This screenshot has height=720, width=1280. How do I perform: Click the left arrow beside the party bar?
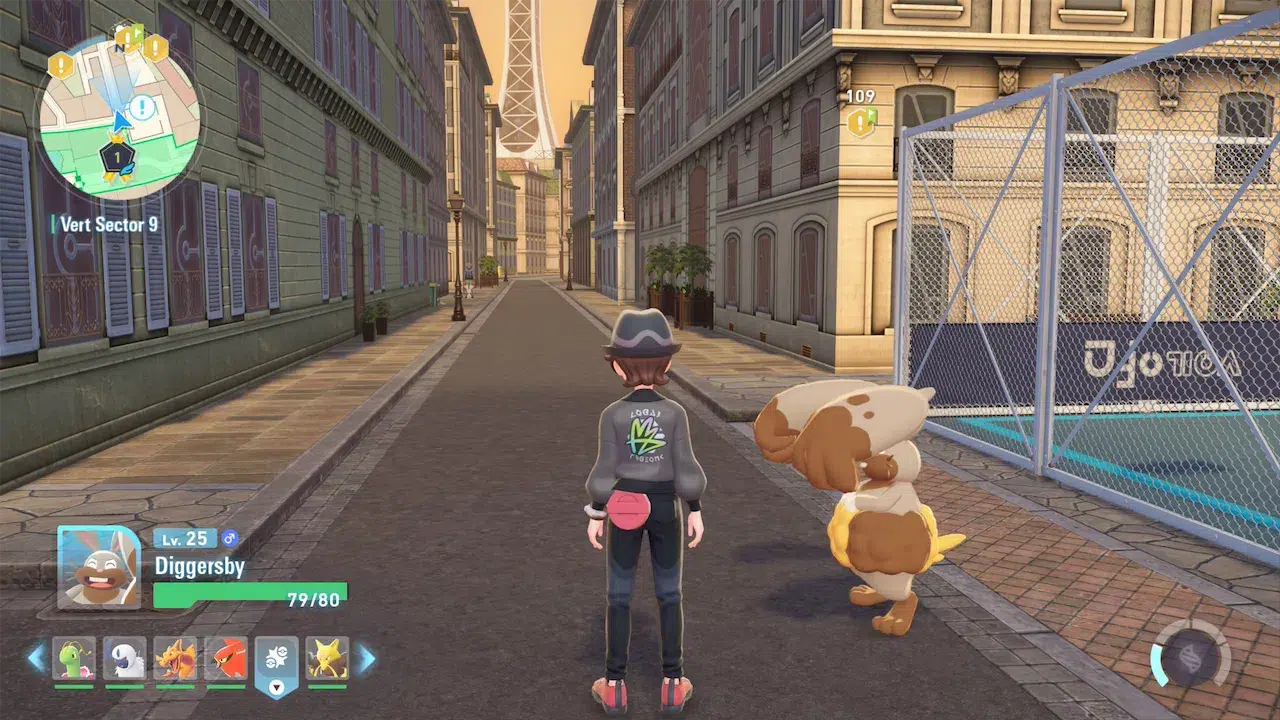pyautogui.click(x=36, y=658)
